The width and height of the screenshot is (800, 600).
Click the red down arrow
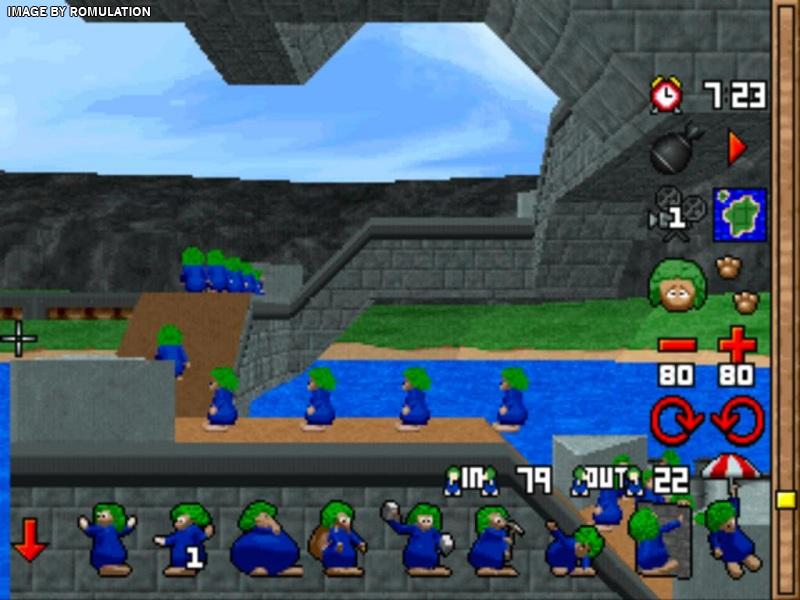click(30, 545)
